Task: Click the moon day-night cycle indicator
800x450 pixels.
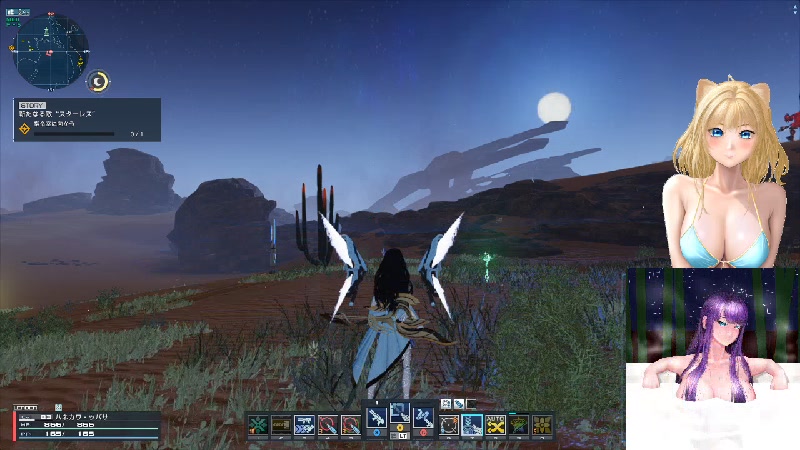Action: [x=99, y=82]
